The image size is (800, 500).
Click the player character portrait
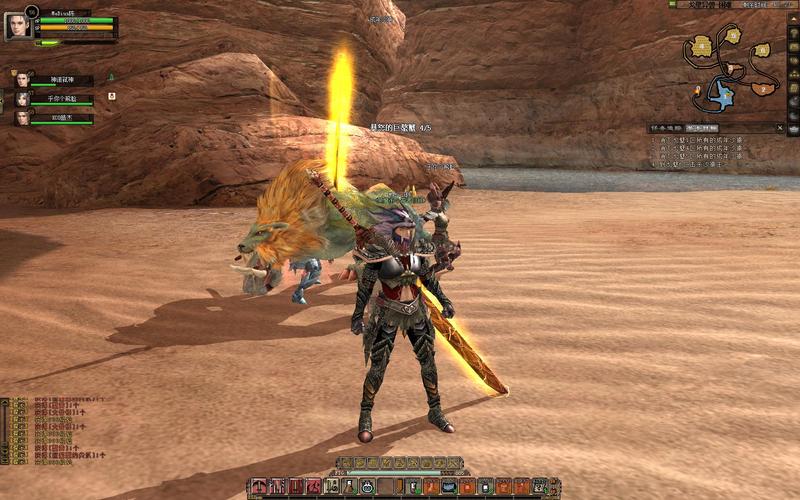pos(18,27)
